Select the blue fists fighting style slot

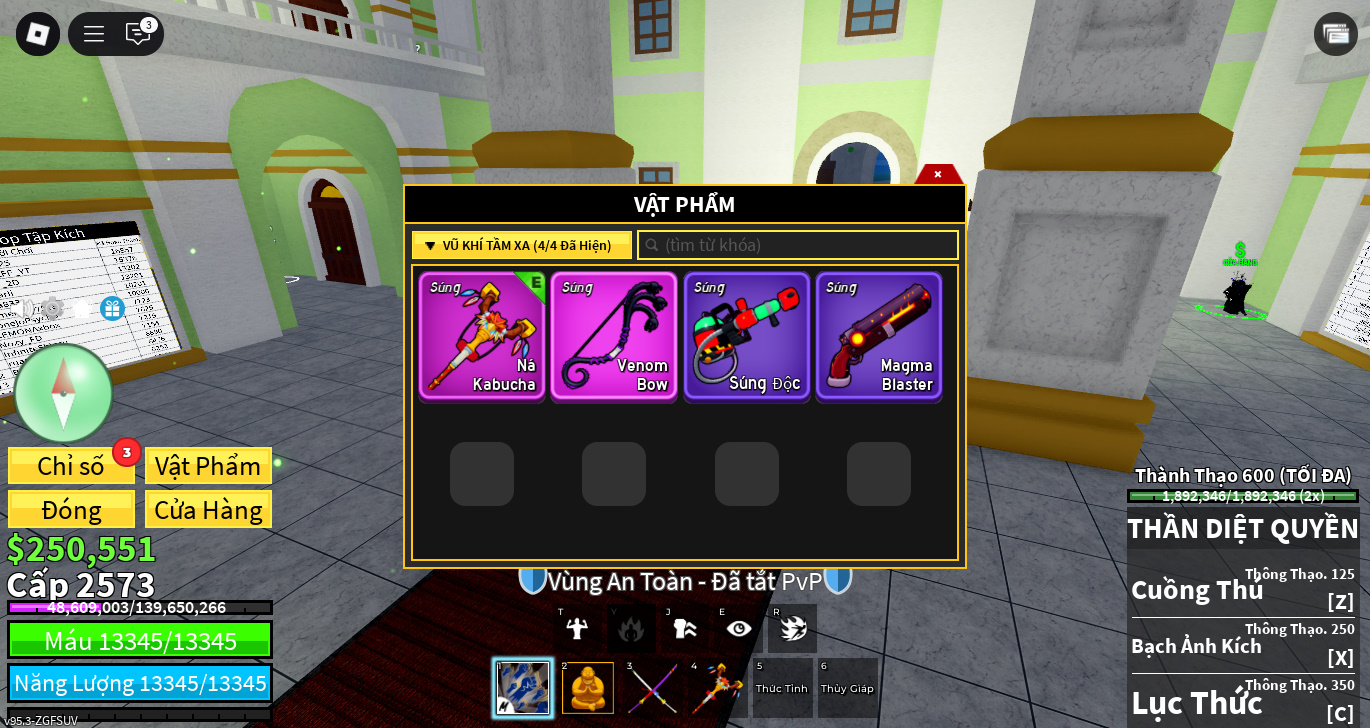[523, 688]
